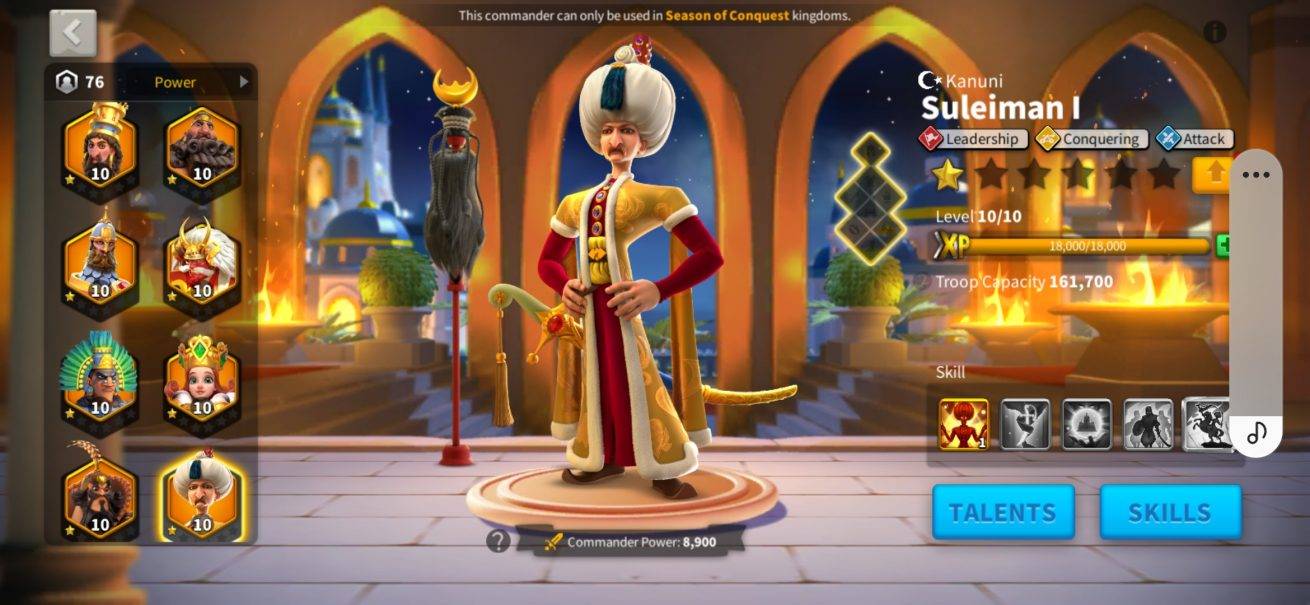1310x605 pixels.
Task: Tap the music note overlay button
Action: tap(1256, 432)
